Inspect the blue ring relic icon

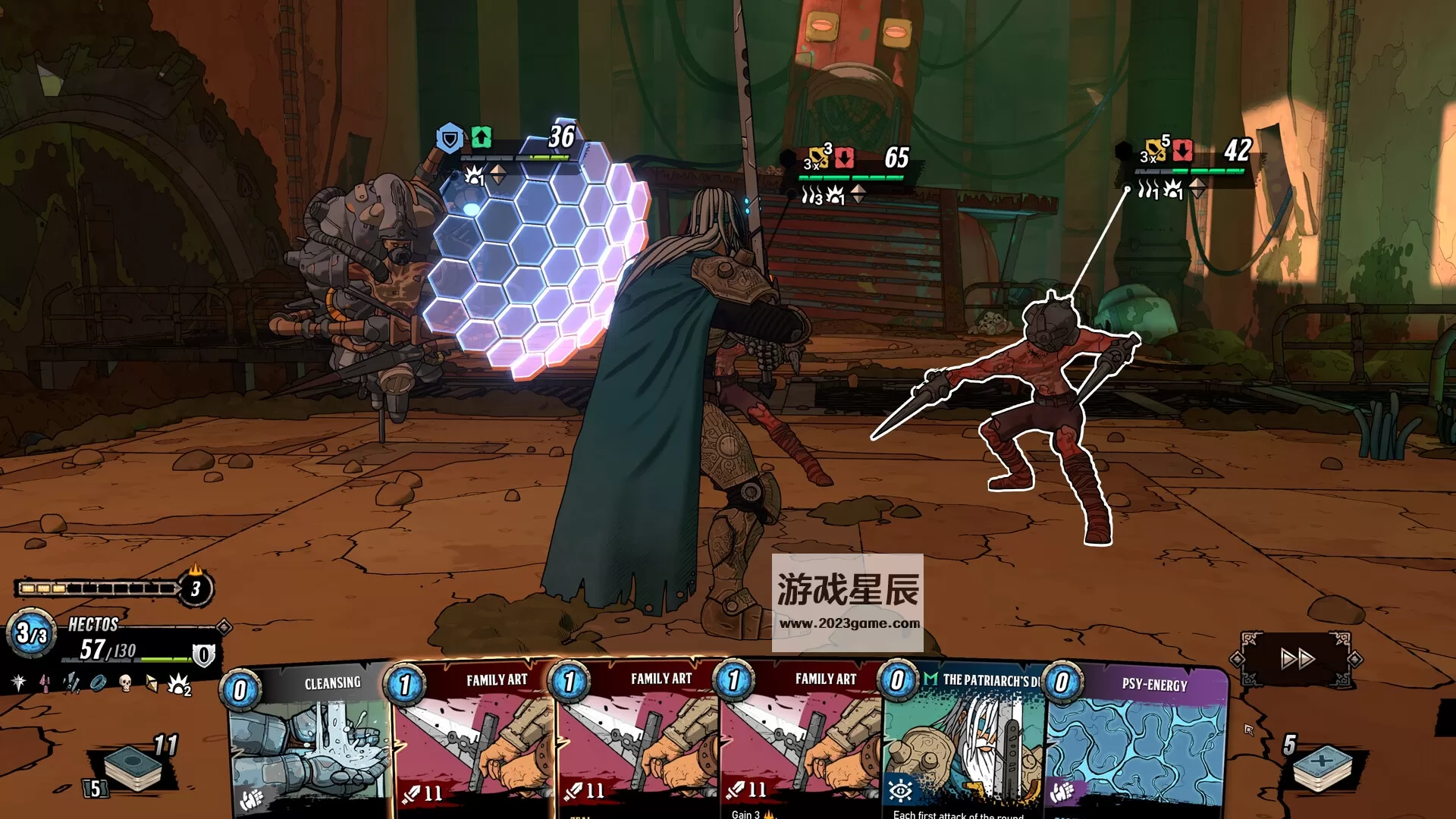[98, 682]
